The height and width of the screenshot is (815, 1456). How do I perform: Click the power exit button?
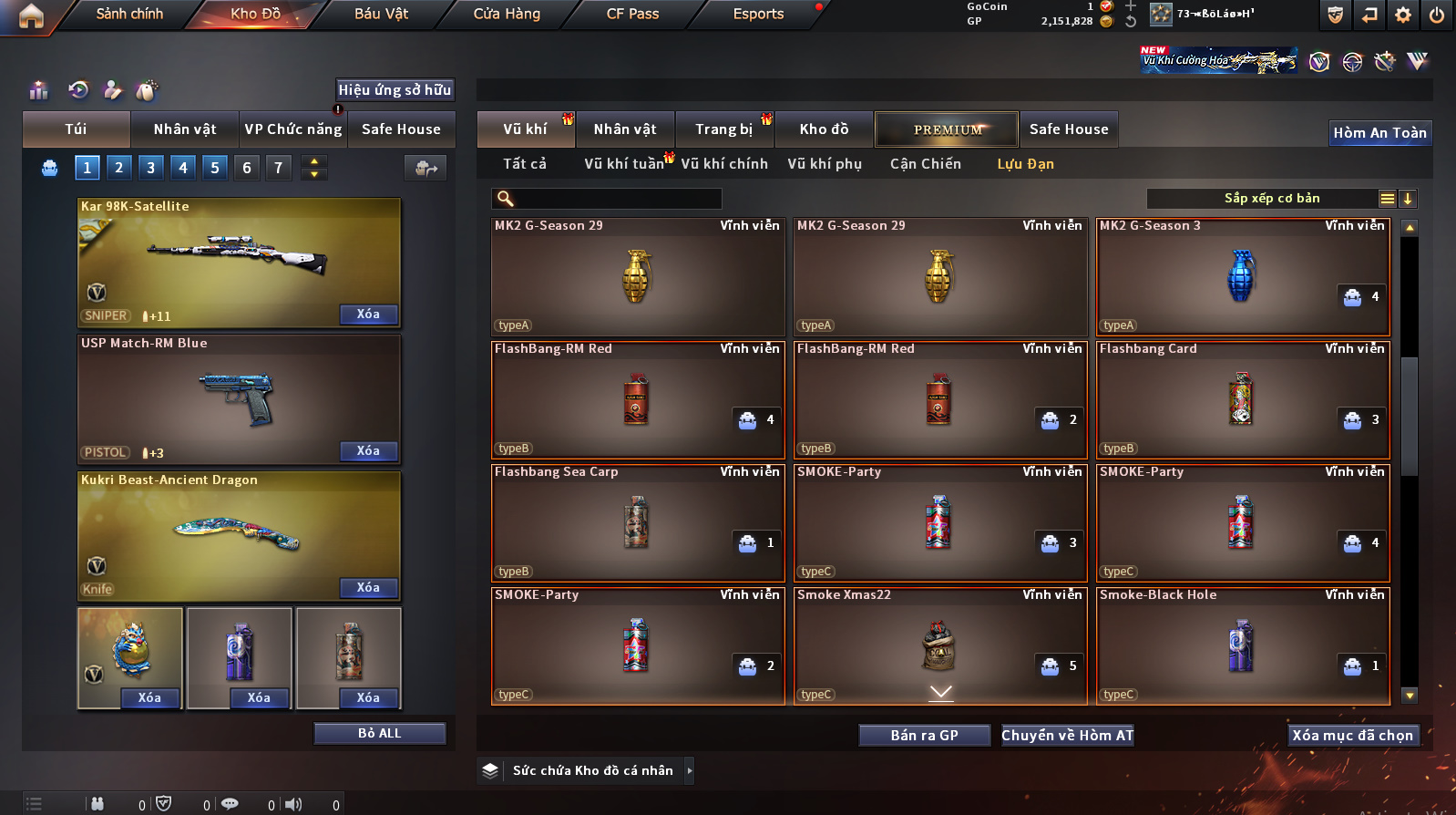1437,15
